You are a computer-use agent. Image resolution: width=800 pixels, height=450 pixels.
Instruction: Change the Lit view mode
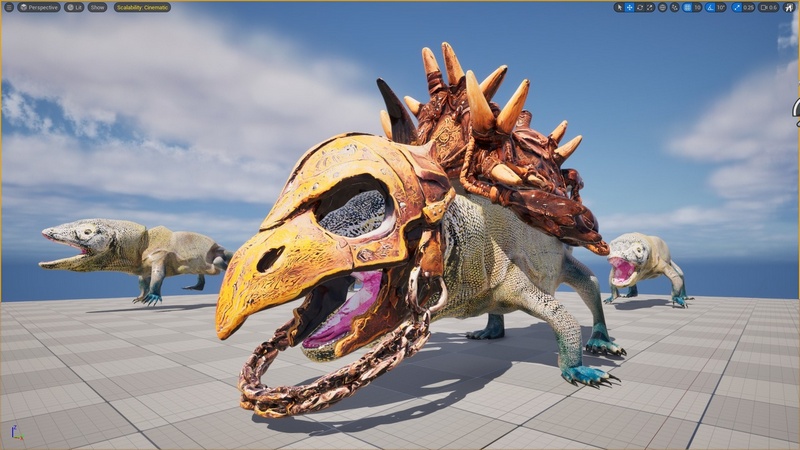click(x=75, y=7)
